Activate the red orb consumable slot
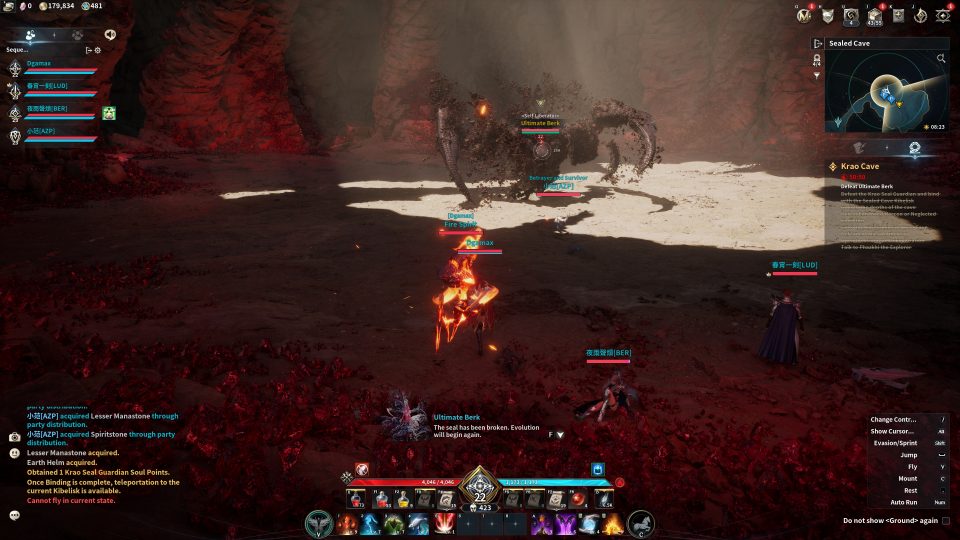The width and height of the screenshot is (960, 540). tap(579, 498)
